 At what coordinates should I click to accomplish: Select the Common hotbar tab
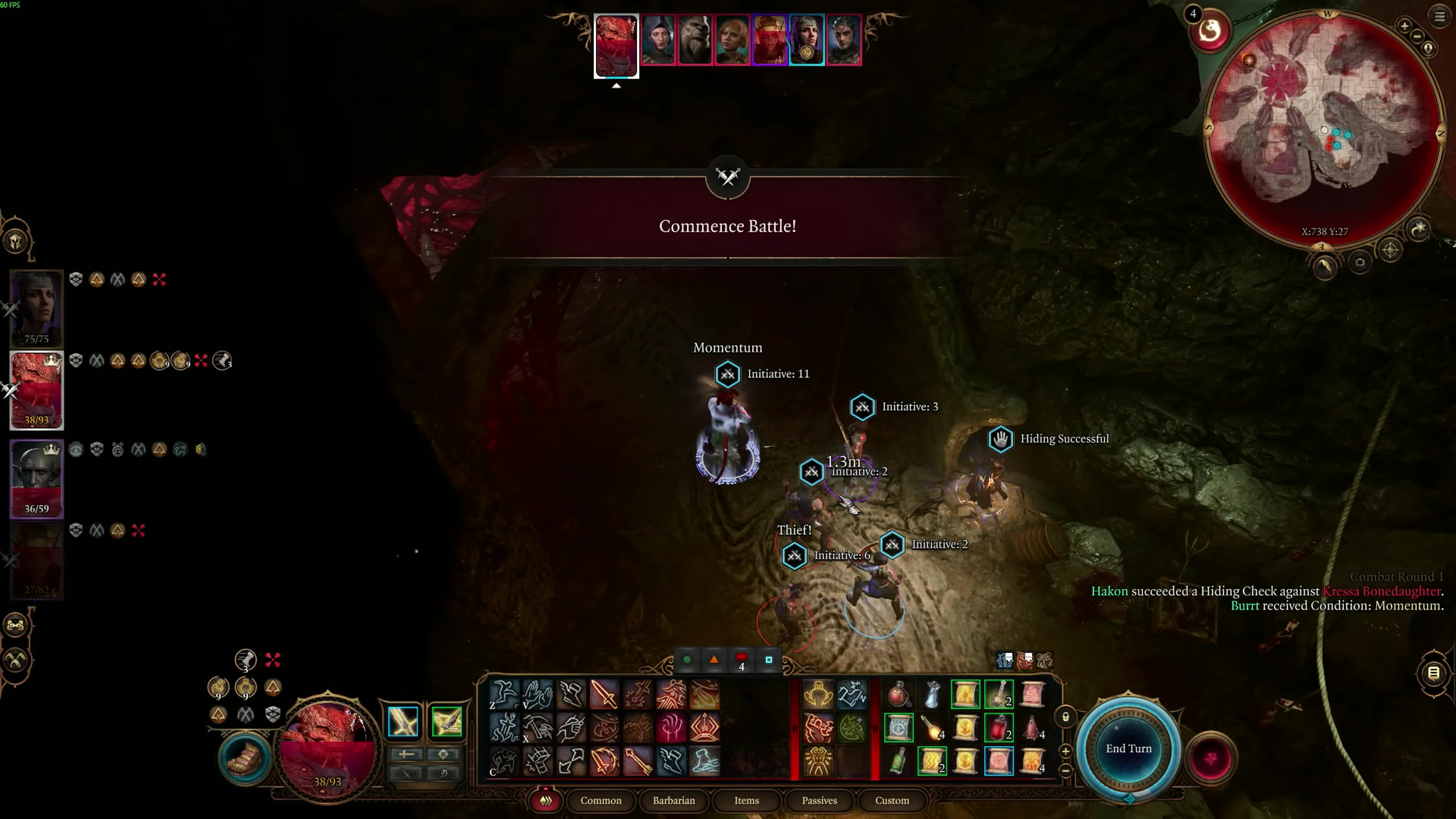click(601, 800)
